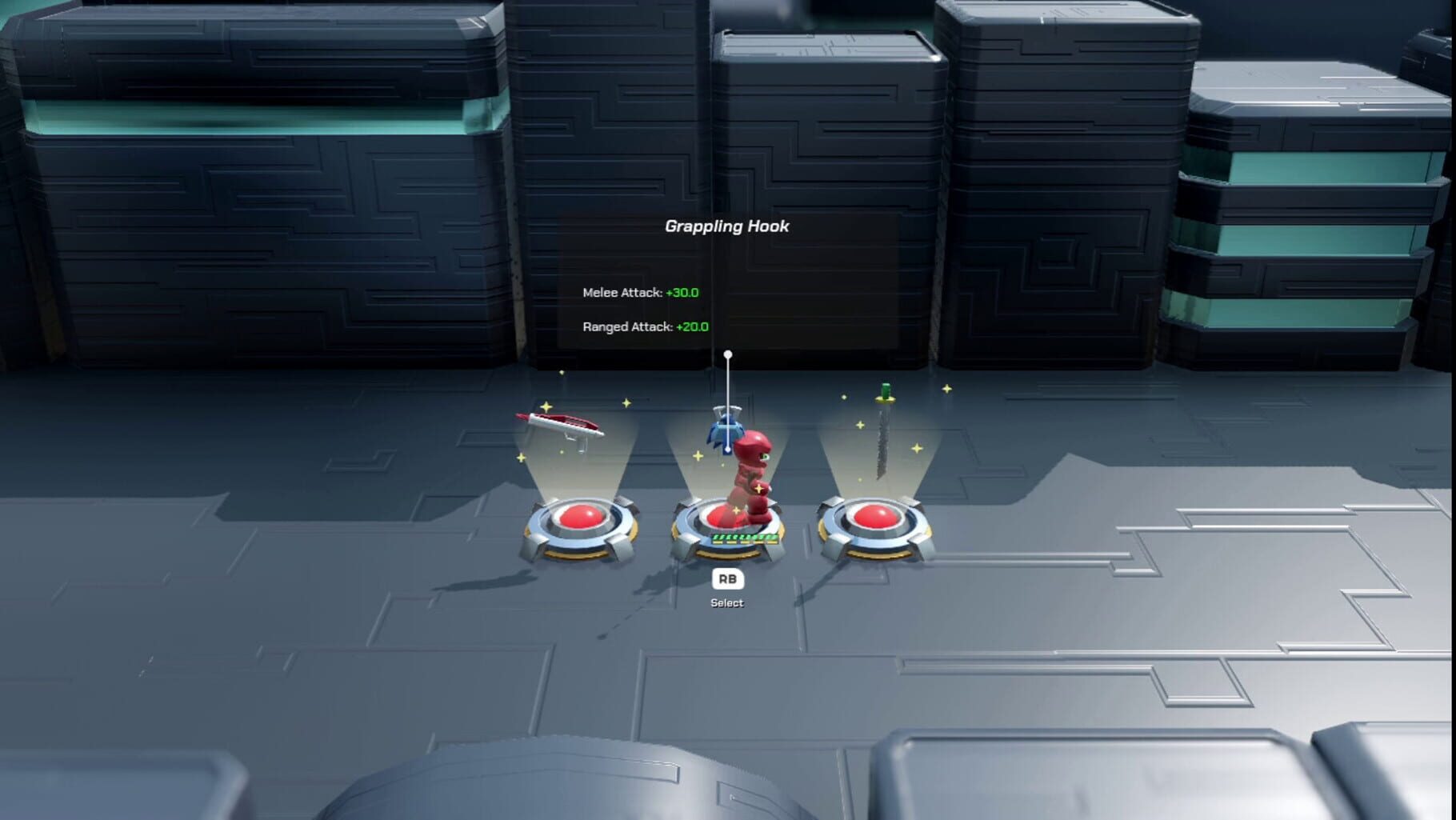Viewport: 1456px width, 820px height.
Task: Select the green-hilted sword on the right pedestal
Action: click(884, 432)
